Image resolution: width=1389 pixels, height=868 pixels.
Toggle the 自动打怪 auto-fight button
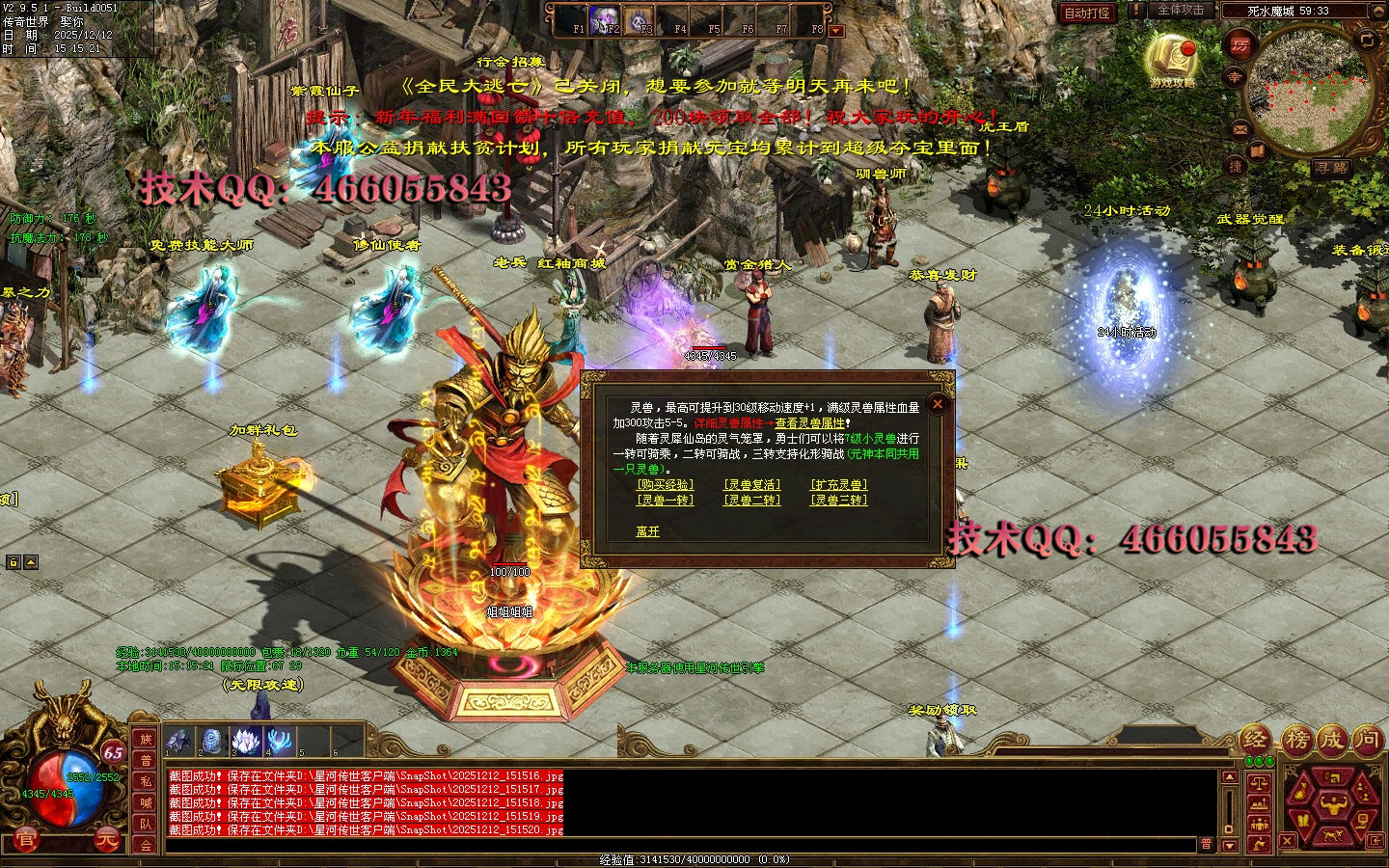coord(1087,13)
